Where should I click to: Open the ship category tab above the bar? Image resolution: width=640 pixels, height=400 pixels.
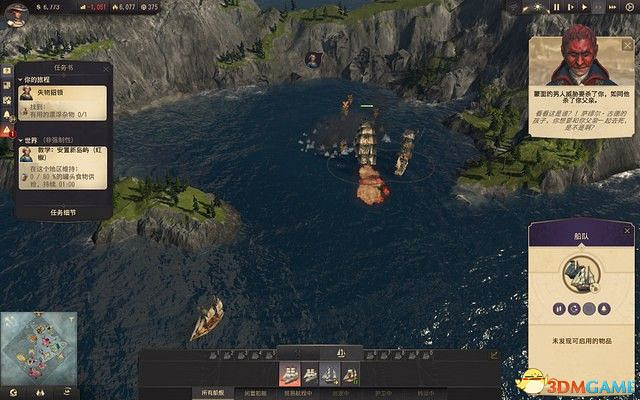(x=340, y=353)
